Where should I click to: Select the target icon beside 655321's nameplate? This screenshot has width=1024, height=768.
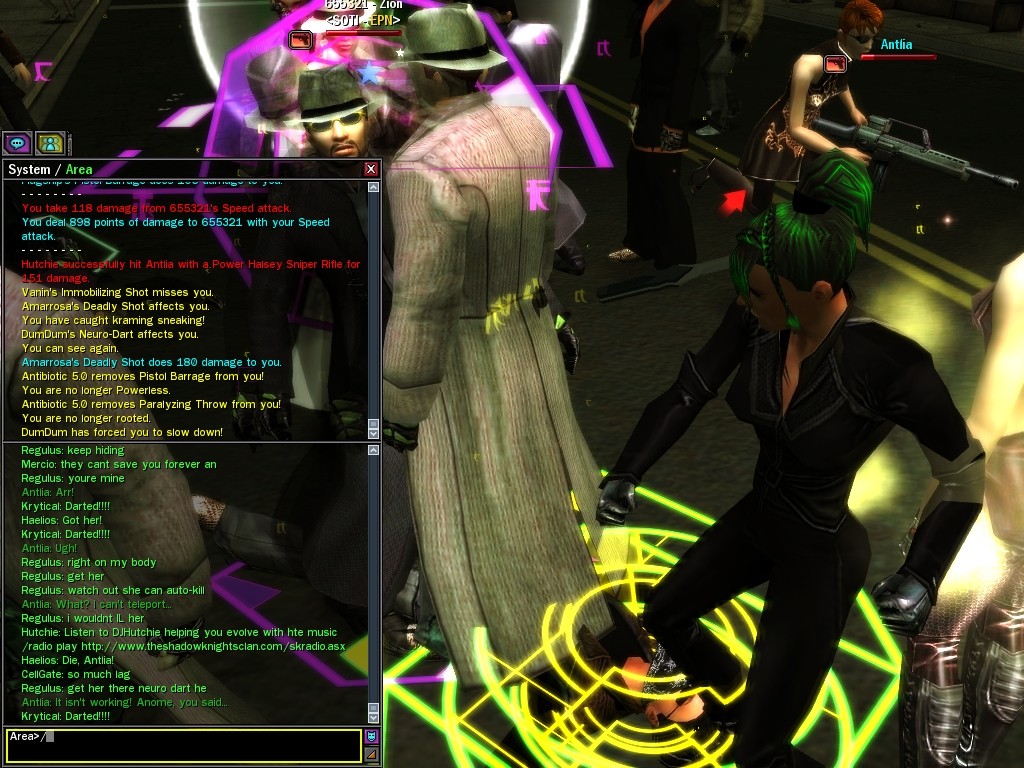300,40
